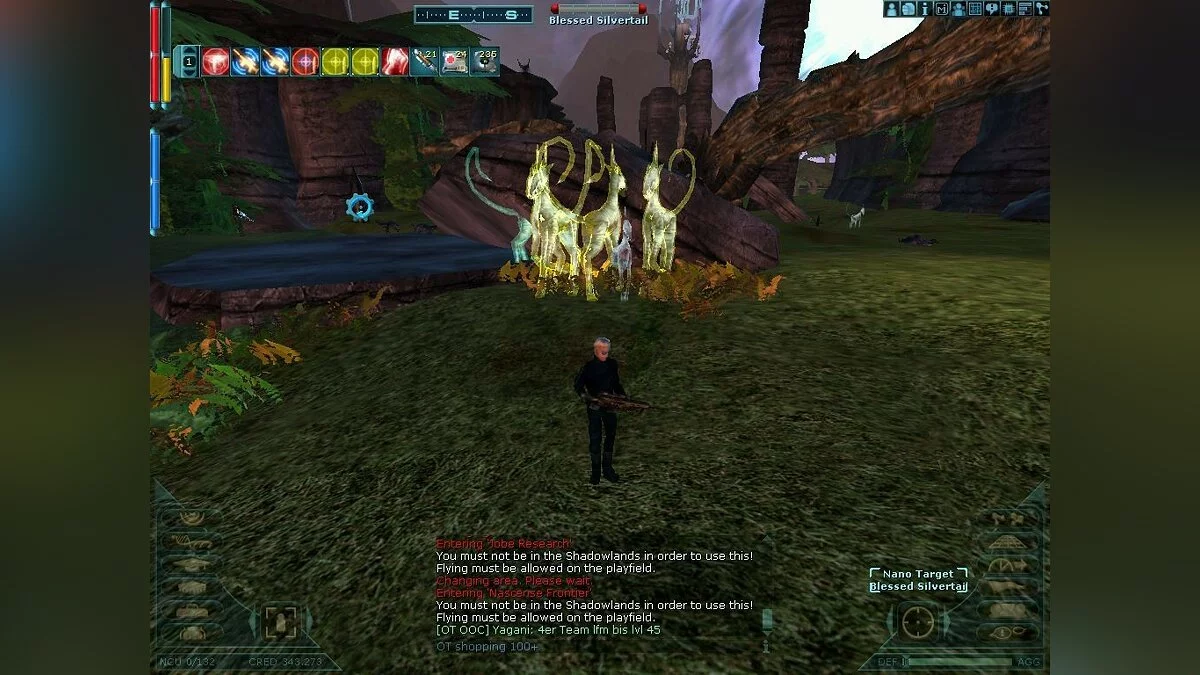The width and height of the screenshot is (1200, 675).
Task: Open the information 'i' panel
Action: coord(925,9)
